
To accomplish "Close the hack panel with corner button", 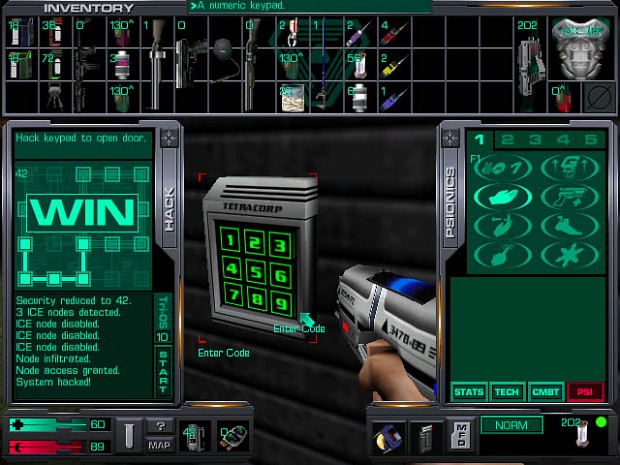I will (x=167, y=138).
